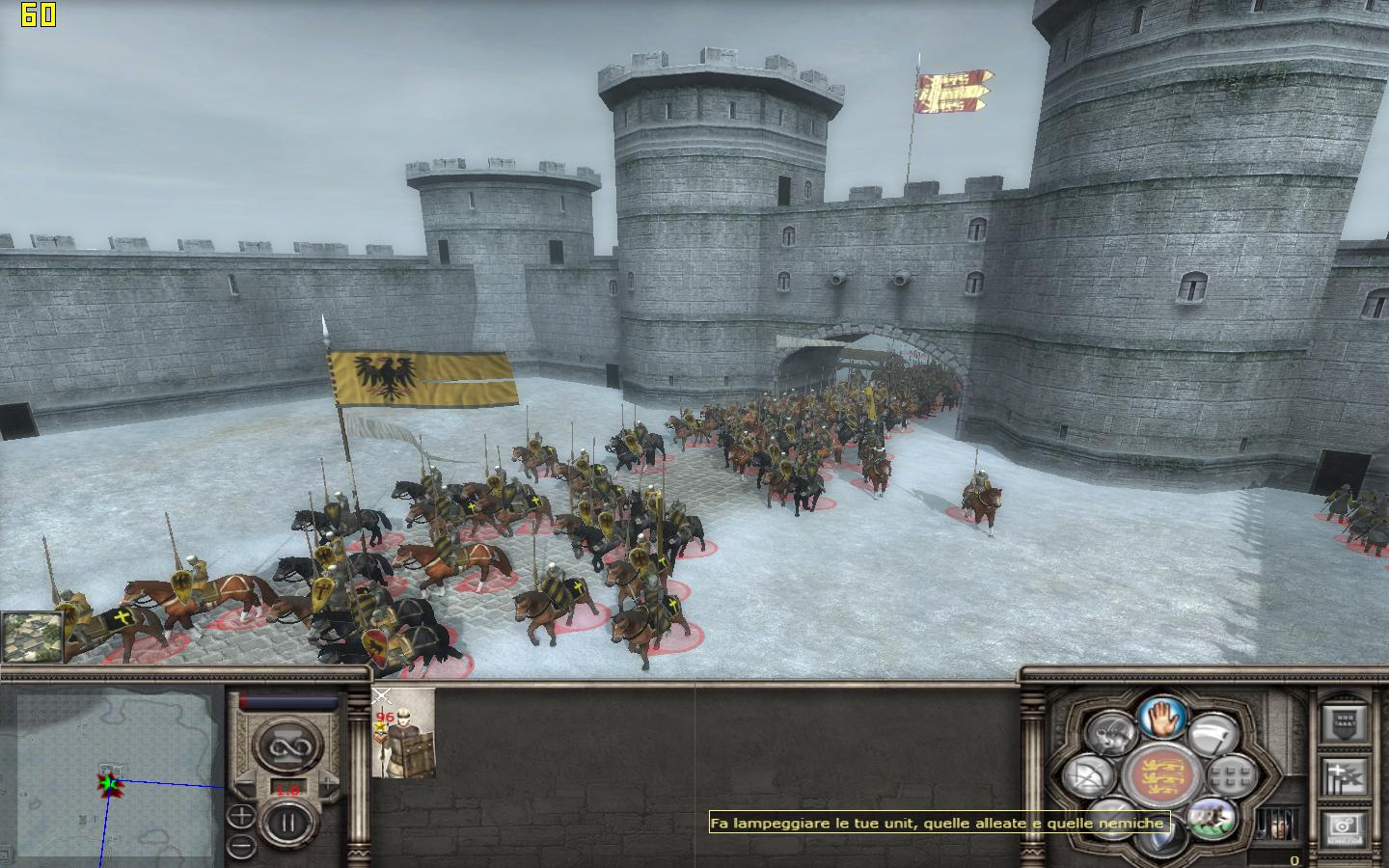
Task: Pause the battle with the pause button
Action: click(286, 823)
